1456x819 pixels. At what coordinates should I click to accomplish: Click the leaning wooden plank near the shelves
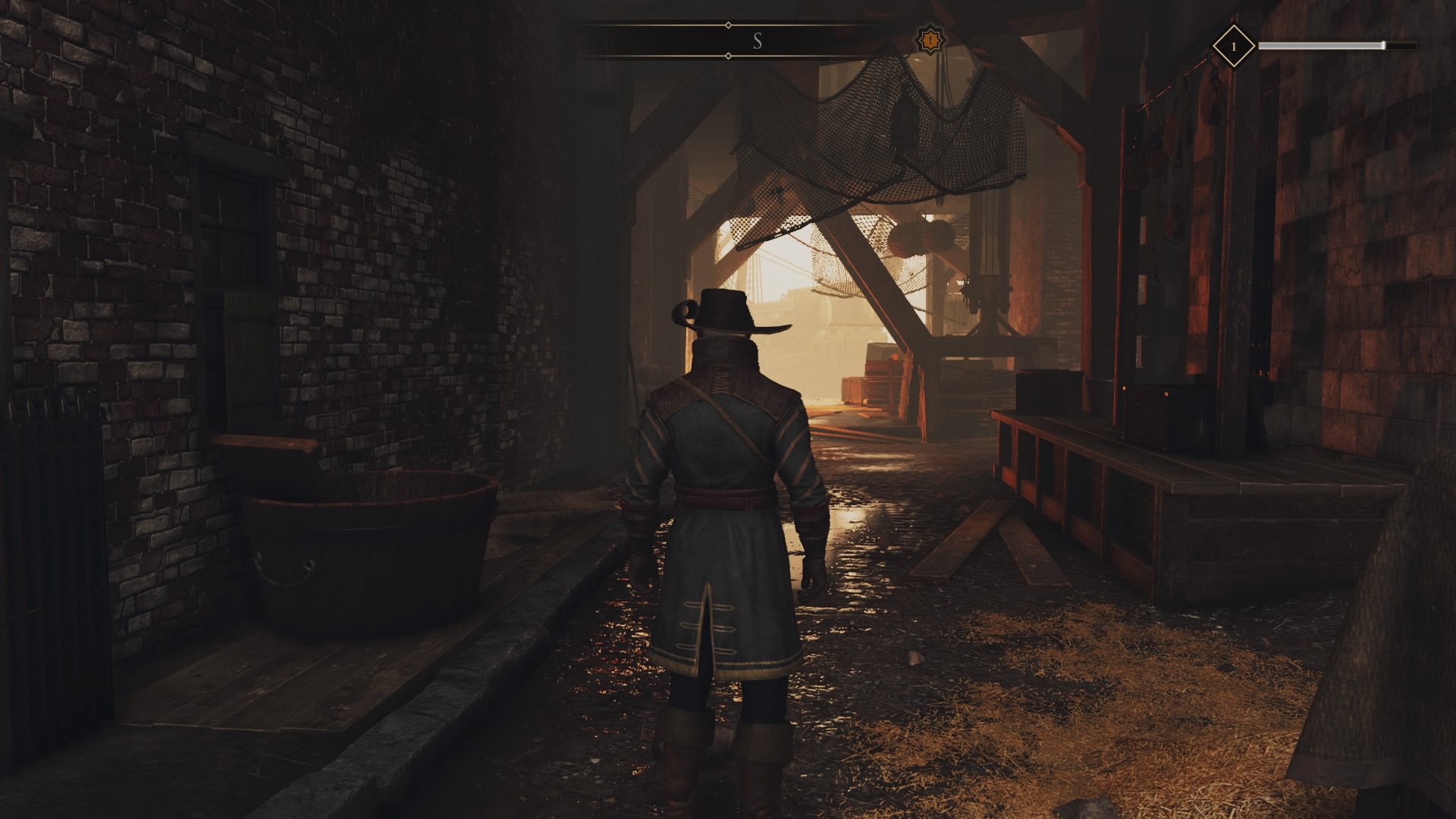click(x=1016, y=546)
